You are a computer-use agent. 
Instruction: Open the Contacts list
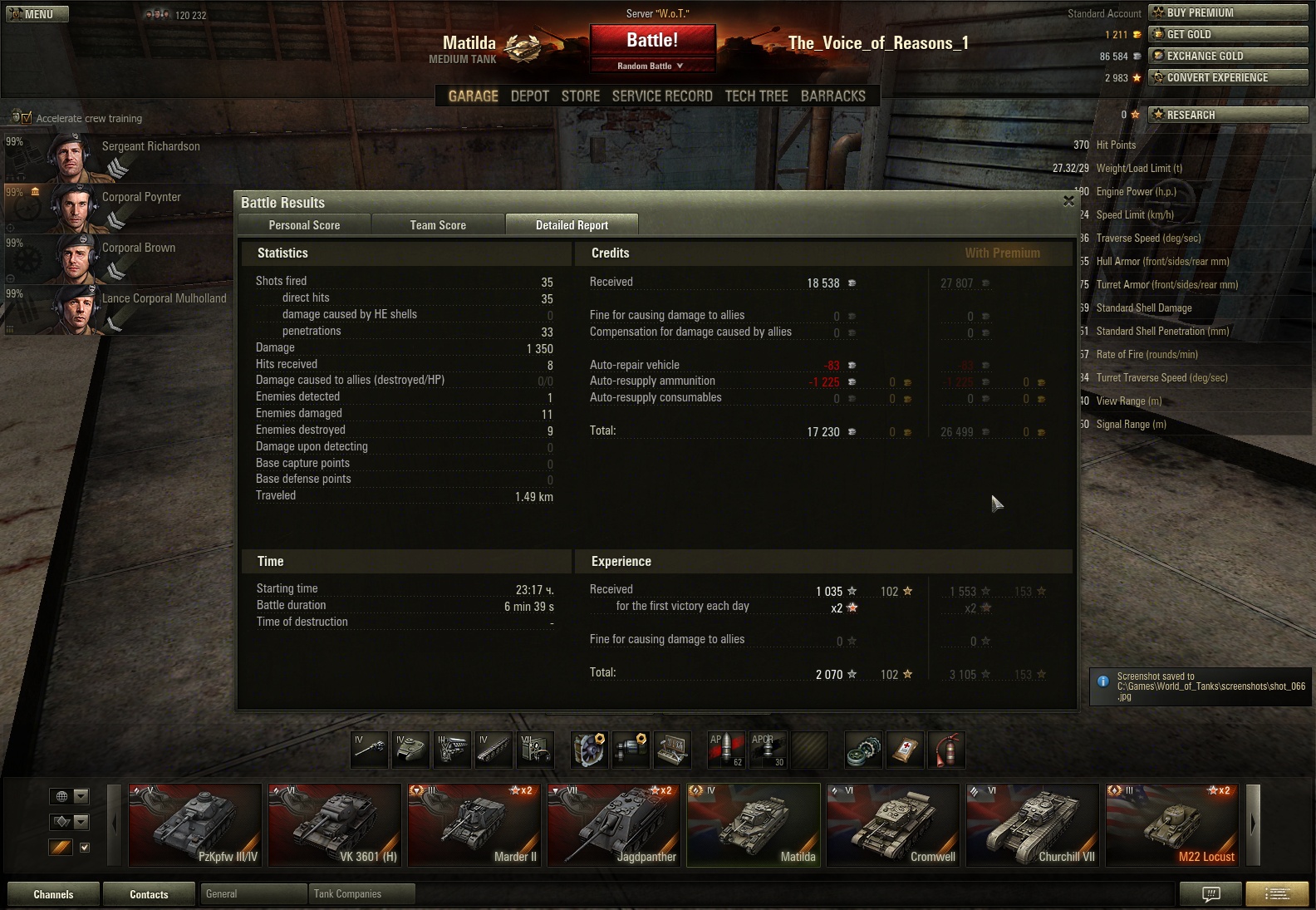click(149, 894)
